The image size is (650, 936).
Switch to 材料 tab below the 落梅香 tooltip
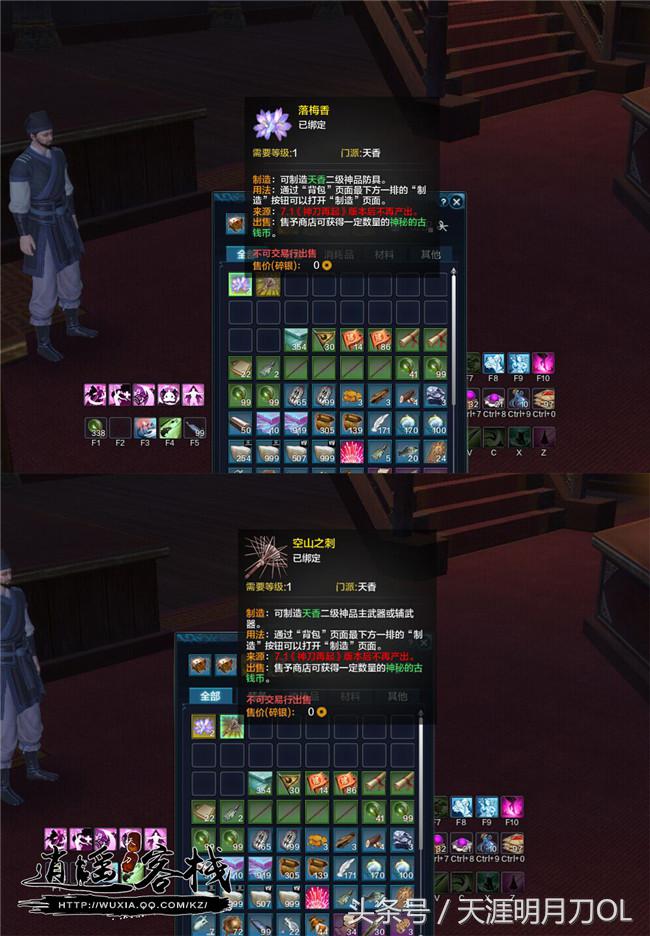click(383, 255)
